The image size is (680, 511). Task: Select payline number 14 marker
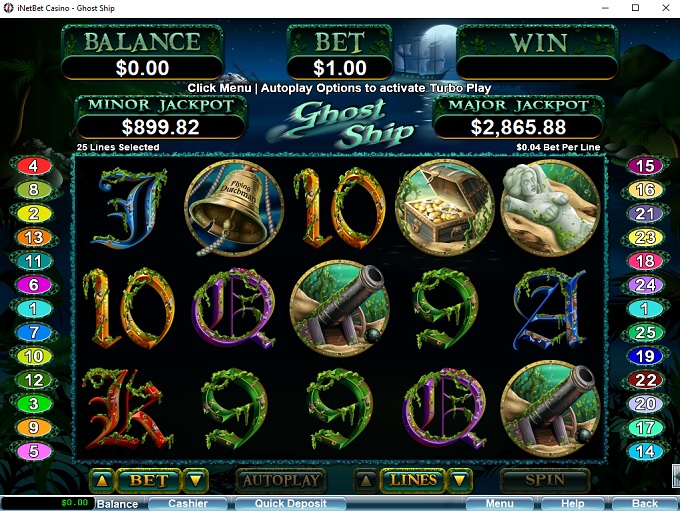pos(646,451)
